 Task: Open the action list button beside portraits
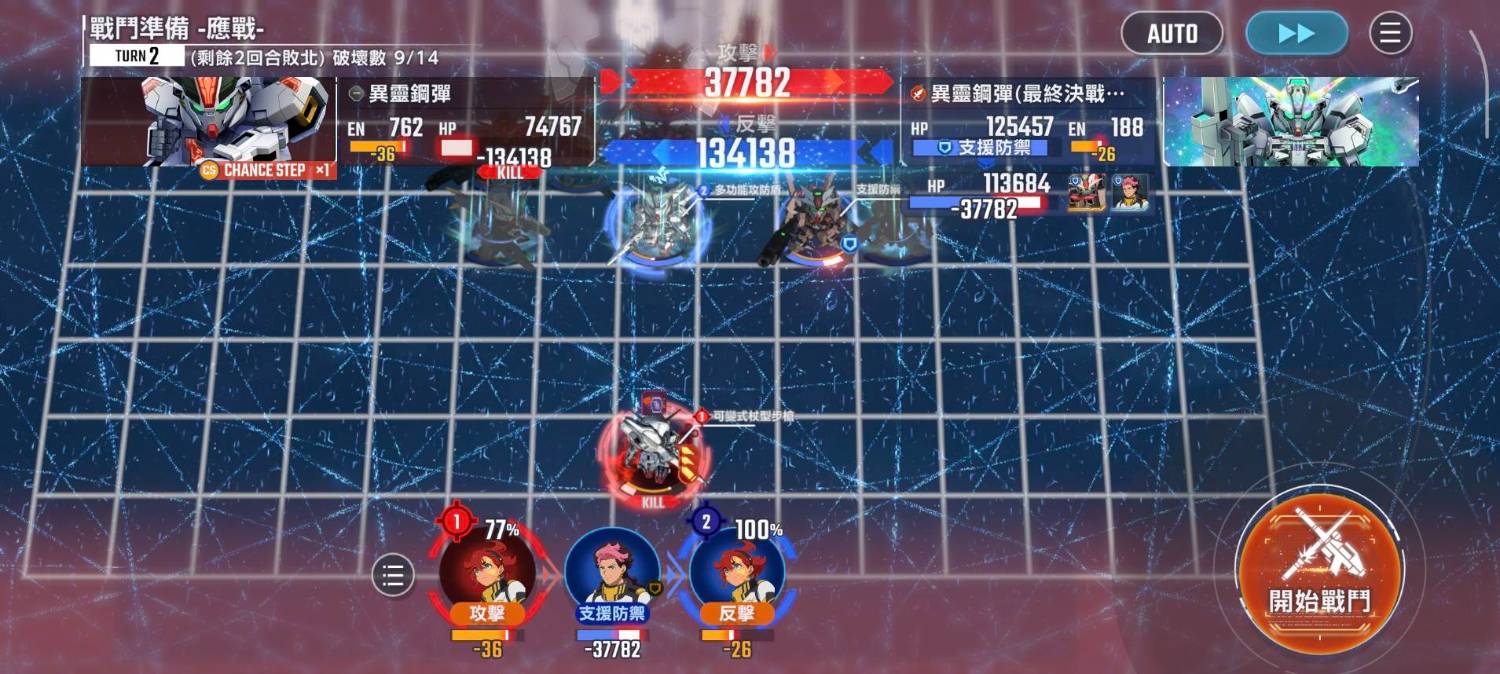click(393, 575)
